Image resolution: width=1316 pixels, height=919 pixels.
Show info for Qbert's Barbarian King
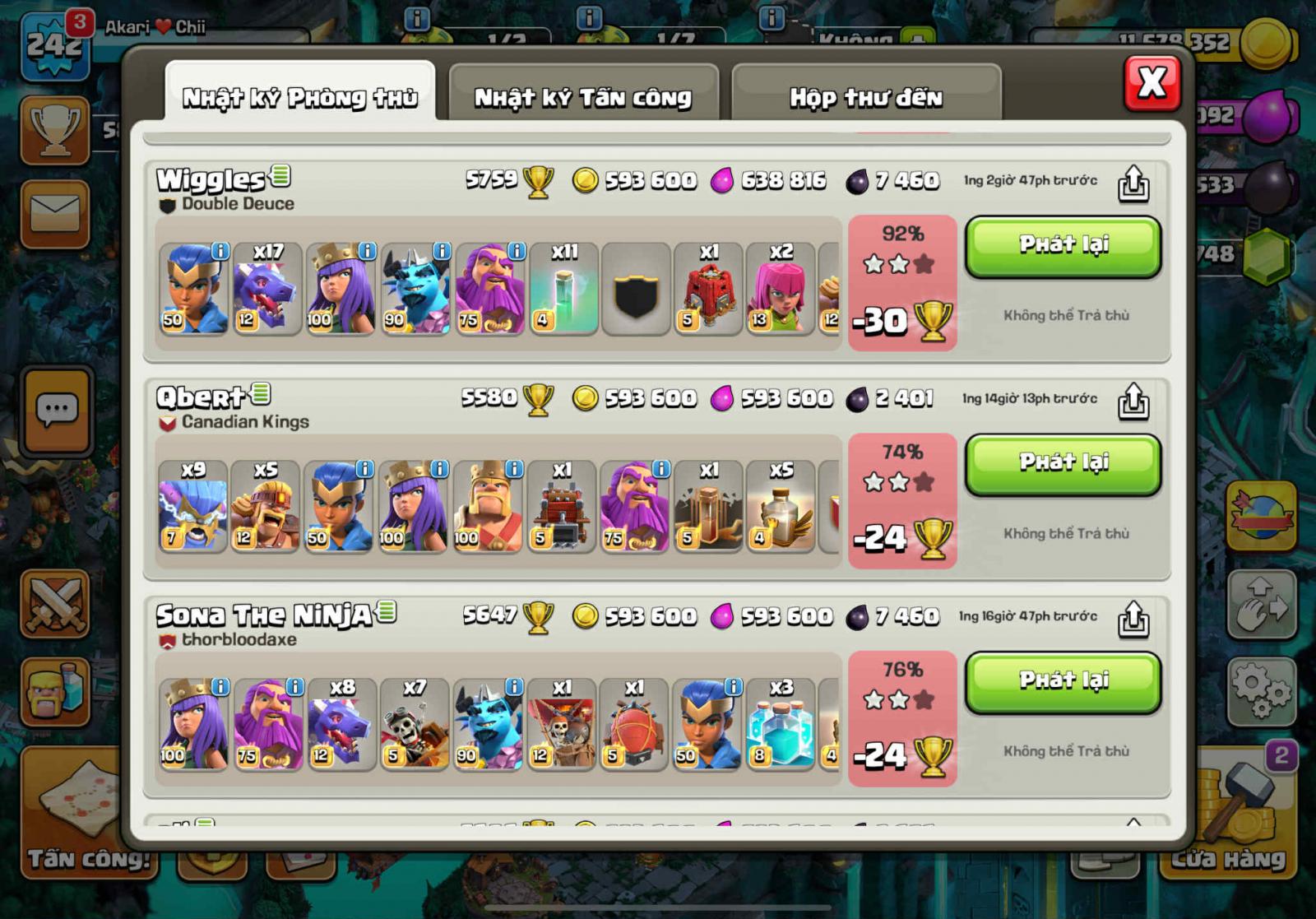tap(514, 469)
